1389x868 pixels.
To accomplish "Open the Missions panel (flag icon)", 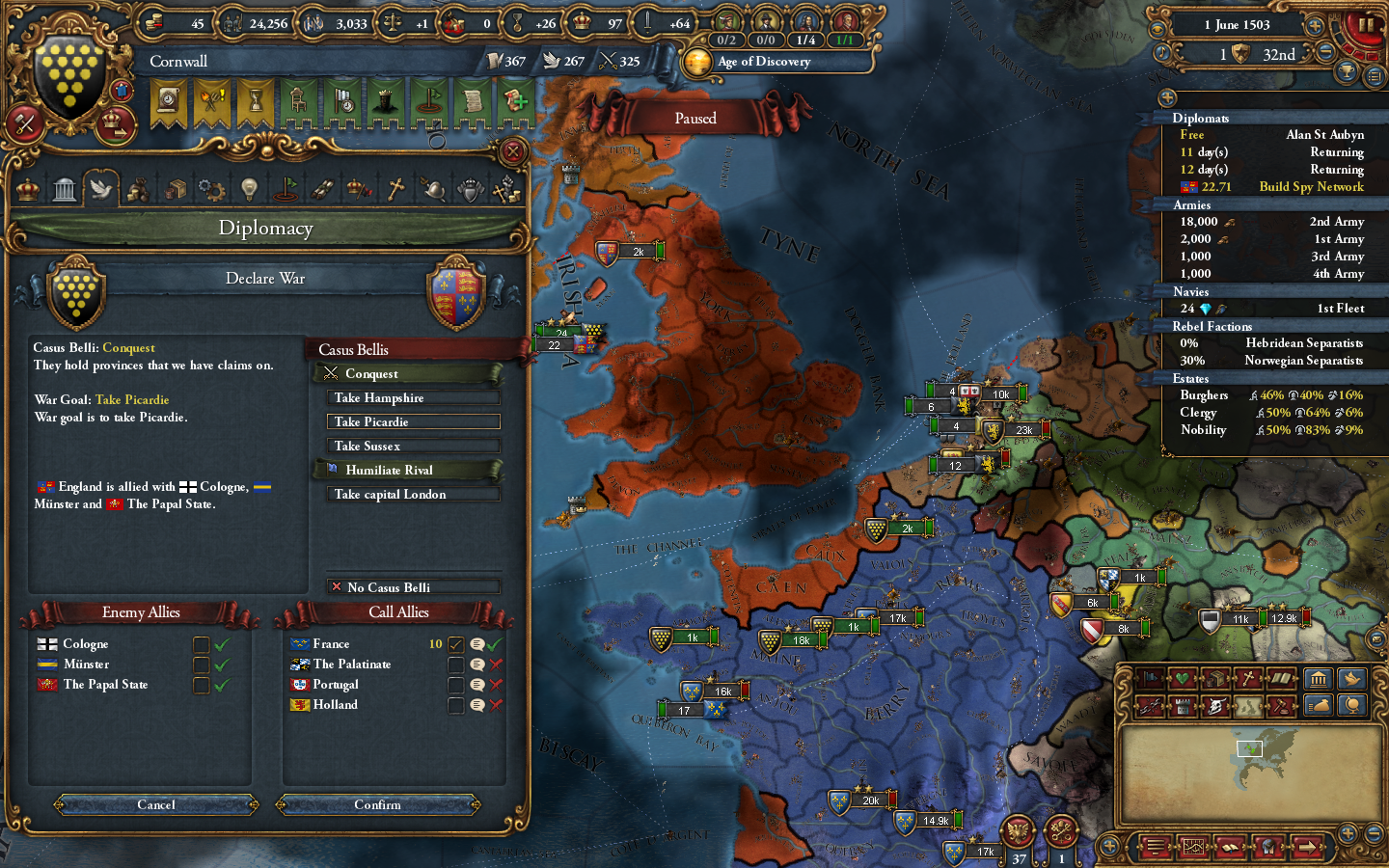I will click(286, 188).
